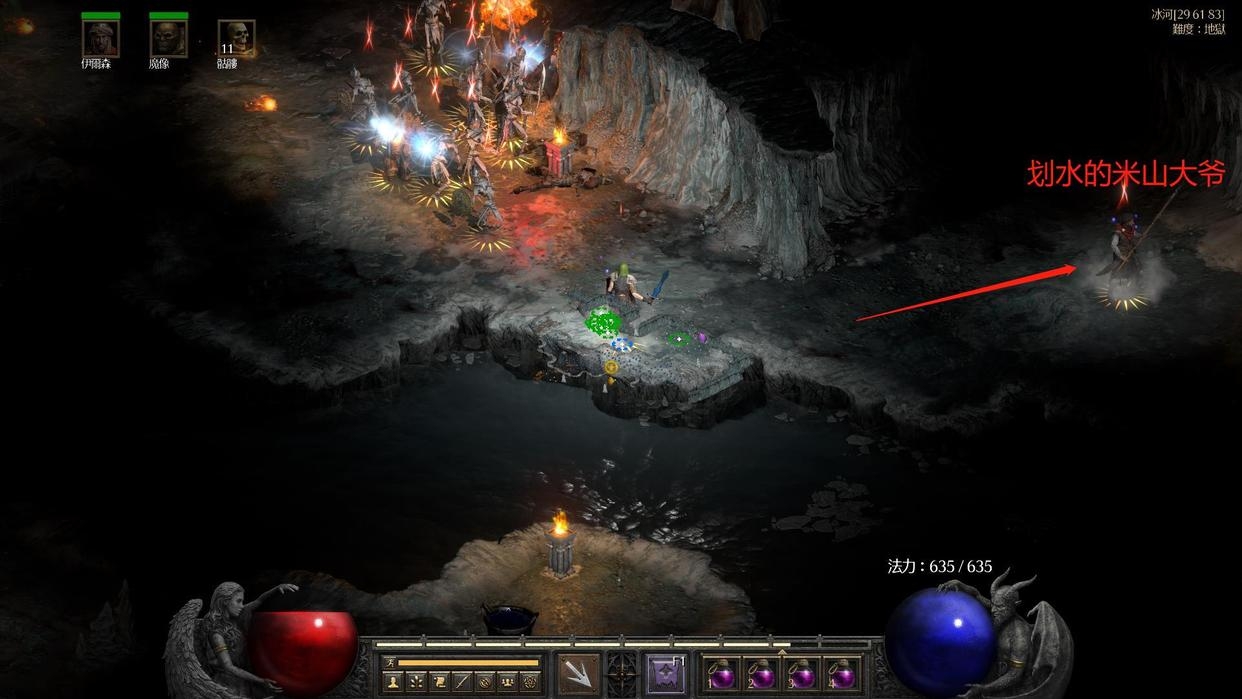Screen dimensions: 1242x699
Task: Use the purple potion in belt slot 2
Action: [762, 674]
